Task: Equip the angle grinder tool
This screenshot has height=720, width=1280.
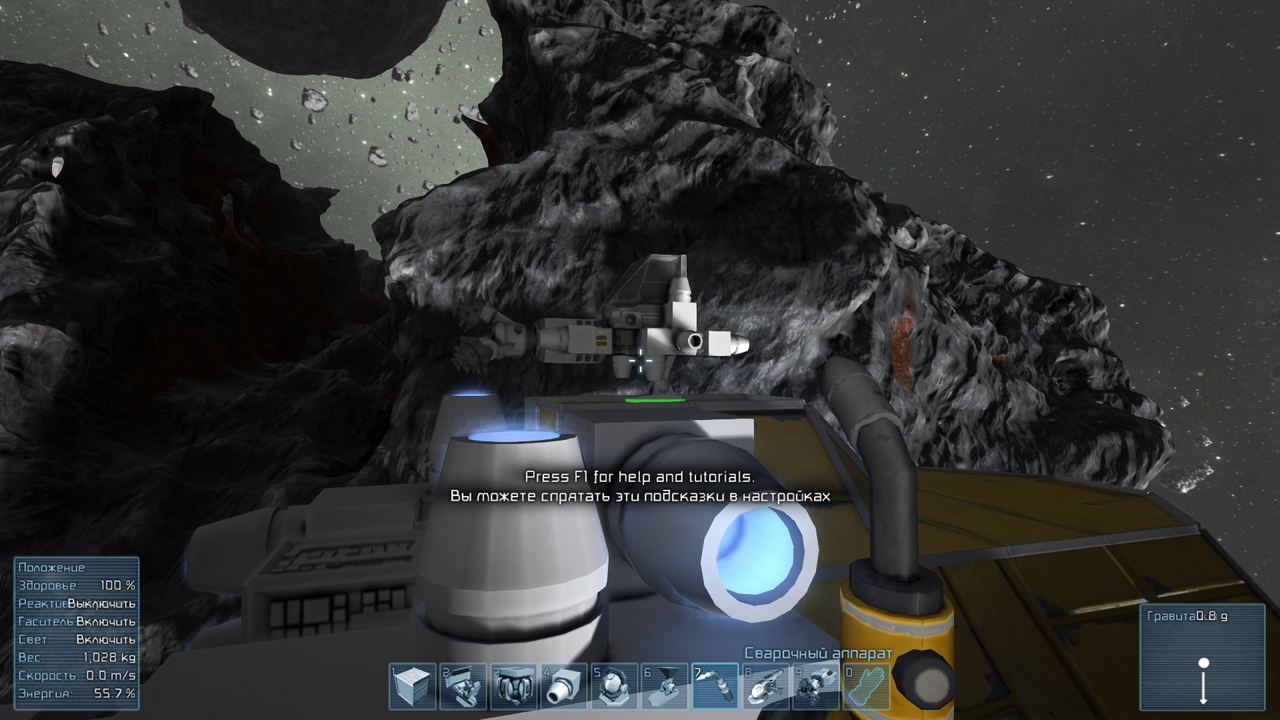Action: 766,687
